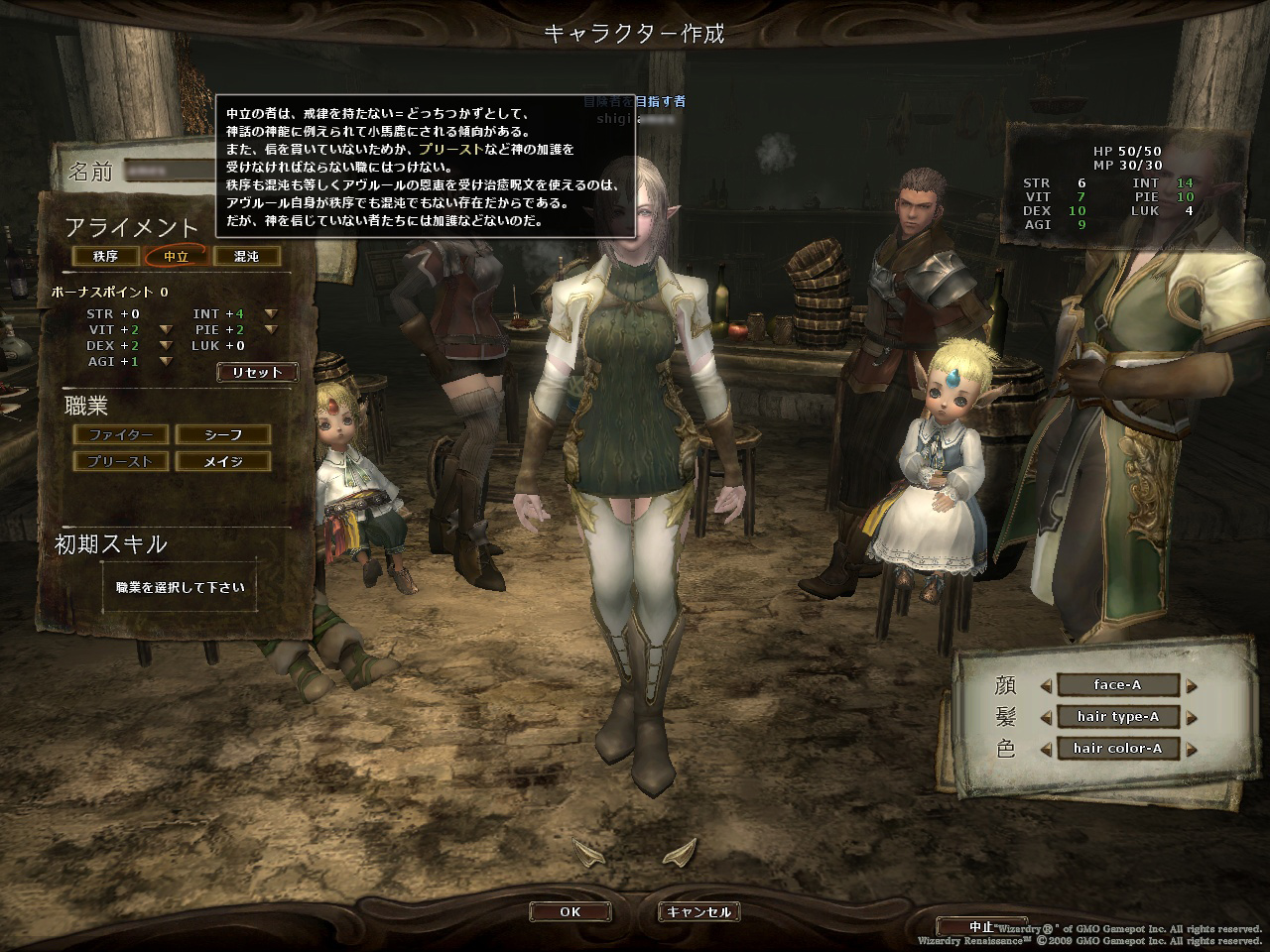
Task: Reduce the AGI bonus point arrow
Action: pyautogui.click(x=167, y=362)
